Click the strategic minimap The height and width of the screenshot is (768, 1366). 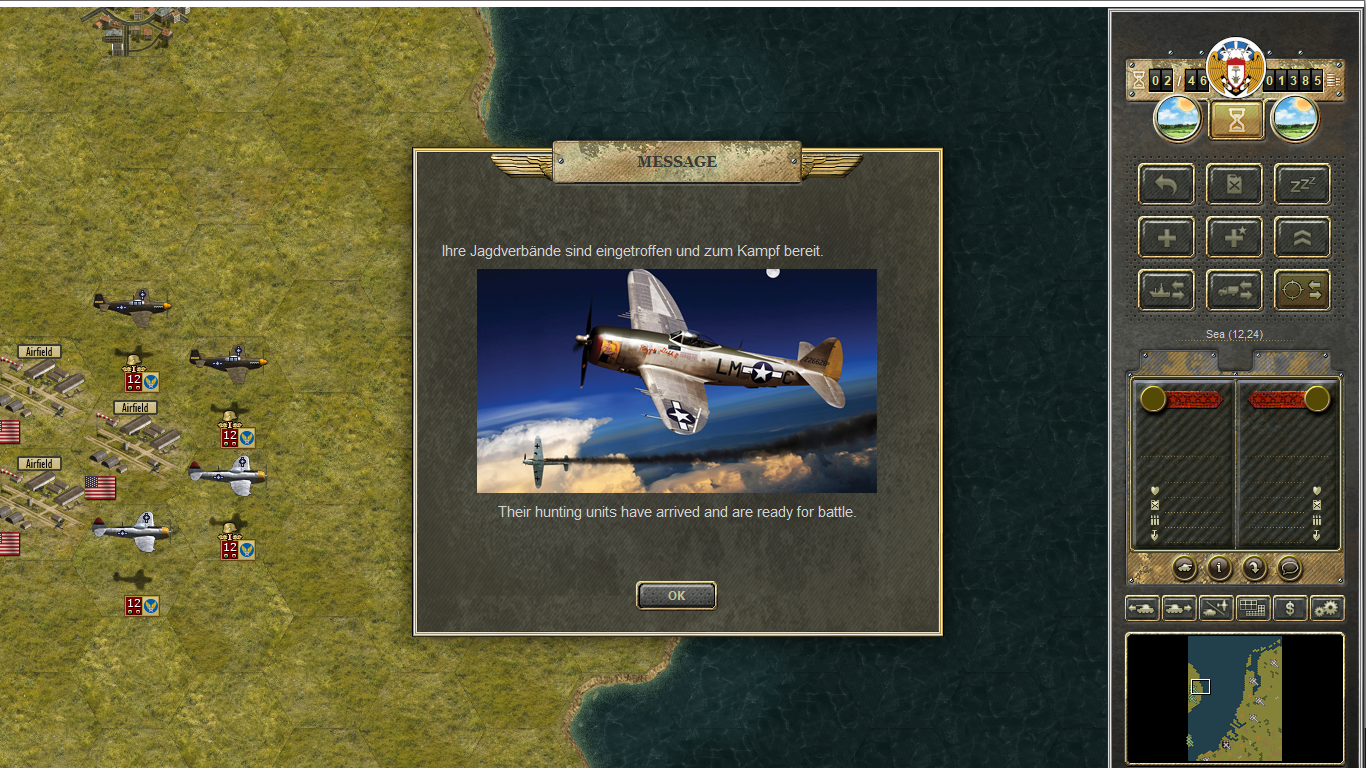[1234, 698]
